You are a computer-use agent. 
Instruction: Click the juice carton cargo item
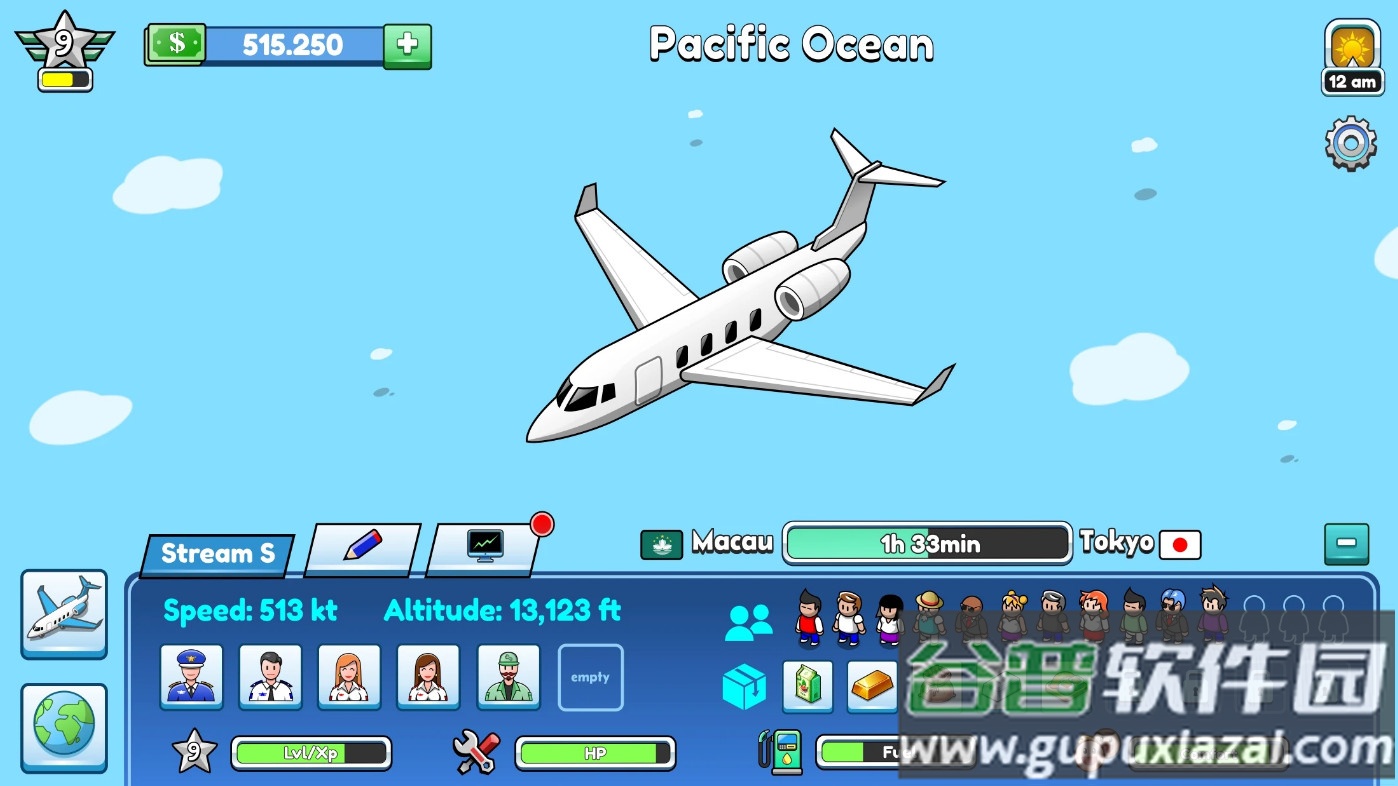coord(807,687)
